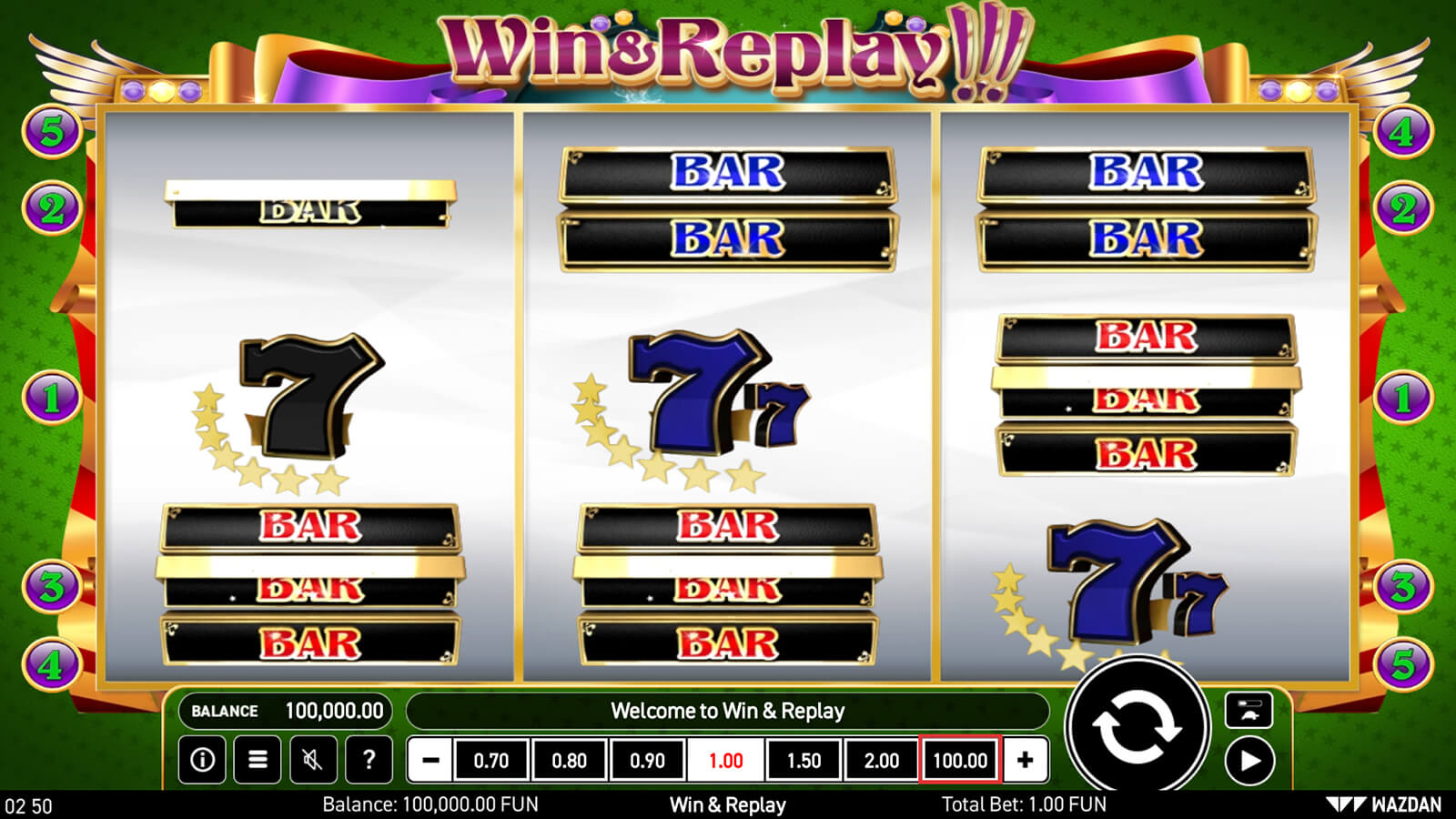Set the bet to 0.90
1456x819 pixels.
(x=648, y=760)
